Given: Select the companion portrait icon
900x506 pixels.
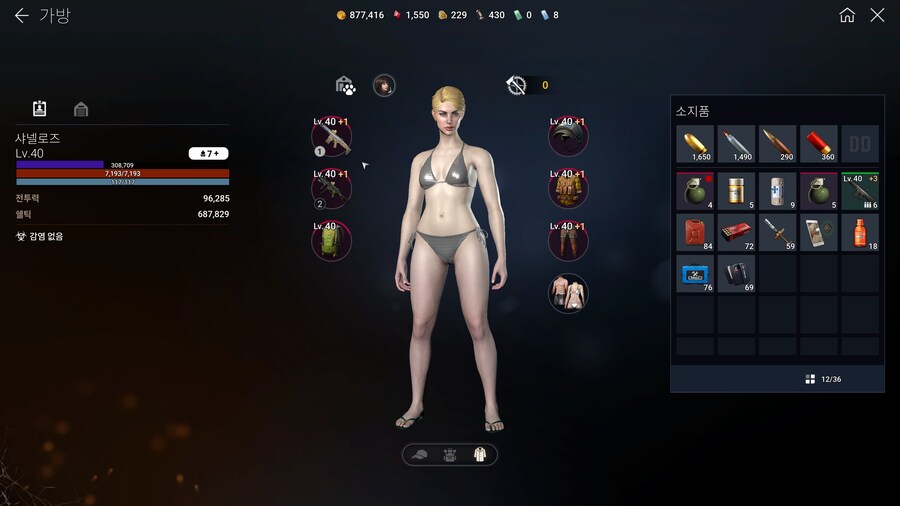Looking at the screenshot, I should point(384,86).
